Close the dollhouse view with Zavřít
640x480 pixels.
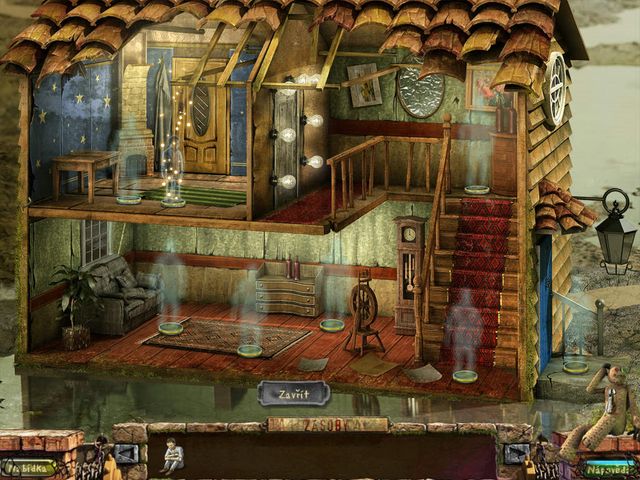click(293, 393)
